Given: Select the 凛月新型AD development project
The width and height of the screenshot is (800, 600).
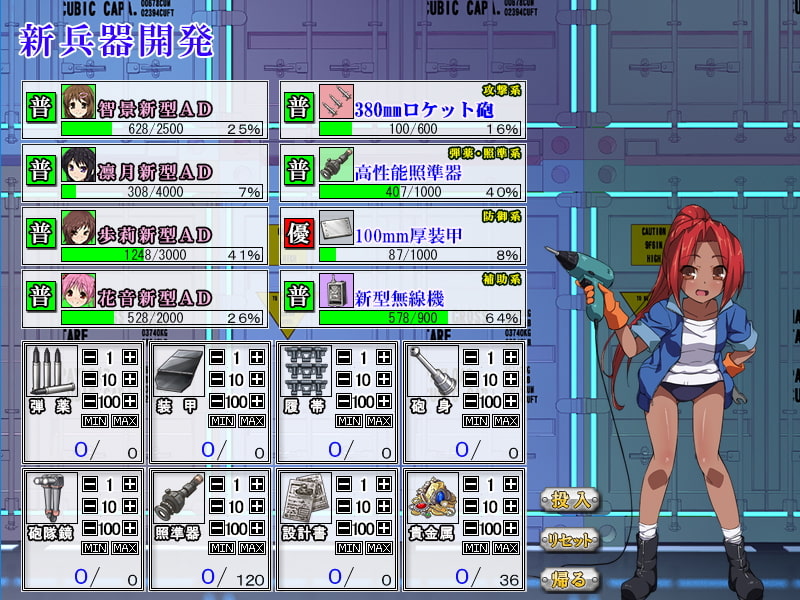Looking at the screenshot, I should [x=147, y=172].
